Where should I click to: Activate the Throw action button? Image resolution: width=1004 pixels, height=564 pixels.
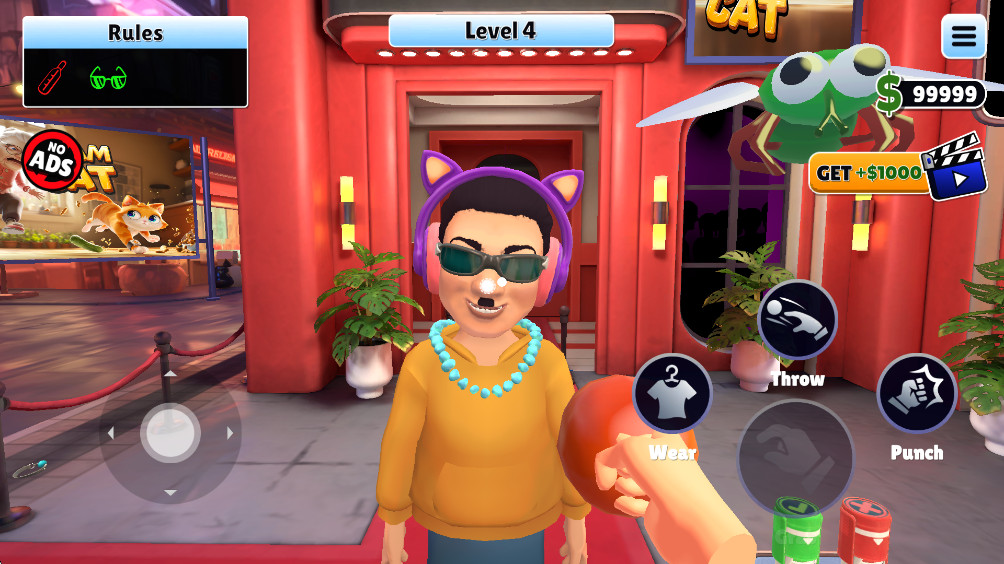pyautogui.click(x=797, y=321)
